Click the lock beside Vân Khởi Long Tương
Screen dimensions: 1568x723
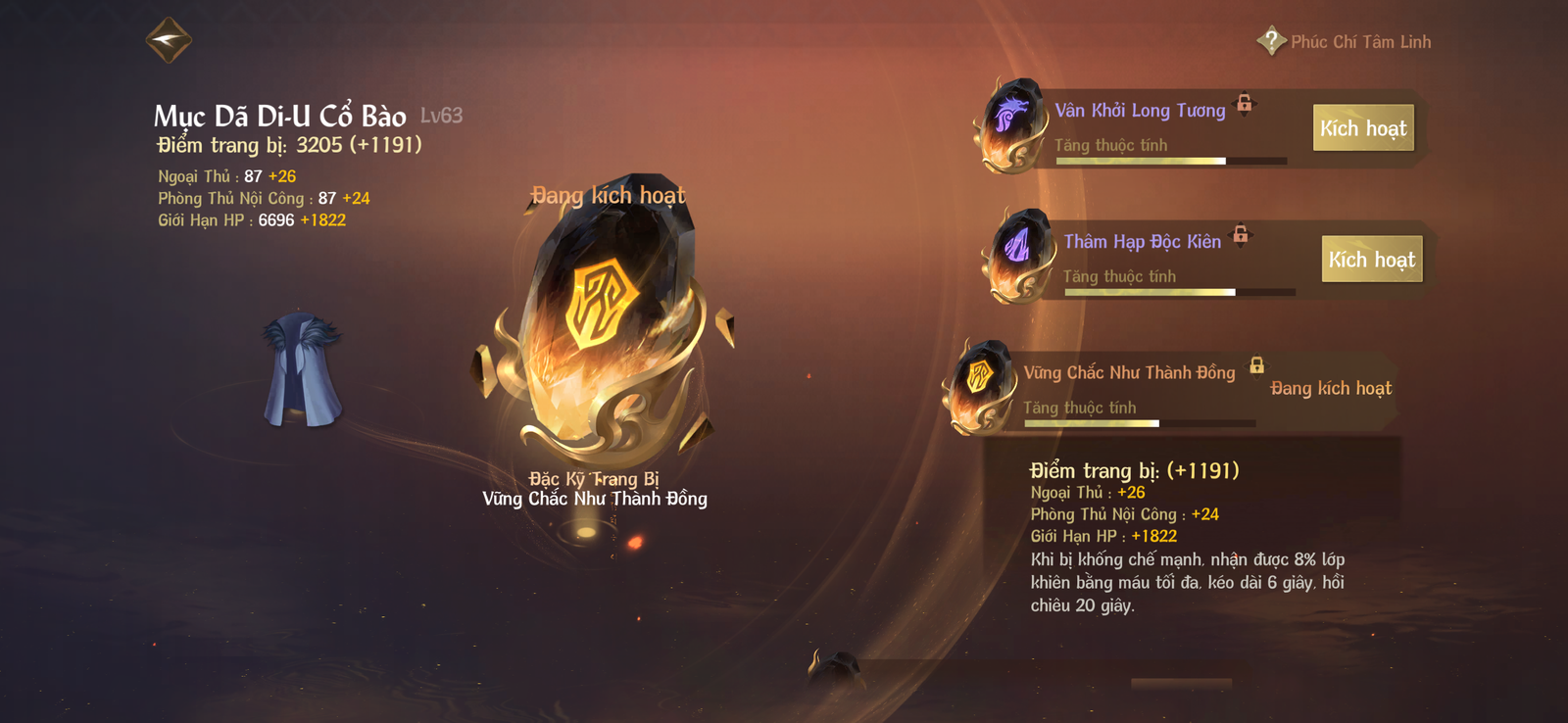point(1245,103)
